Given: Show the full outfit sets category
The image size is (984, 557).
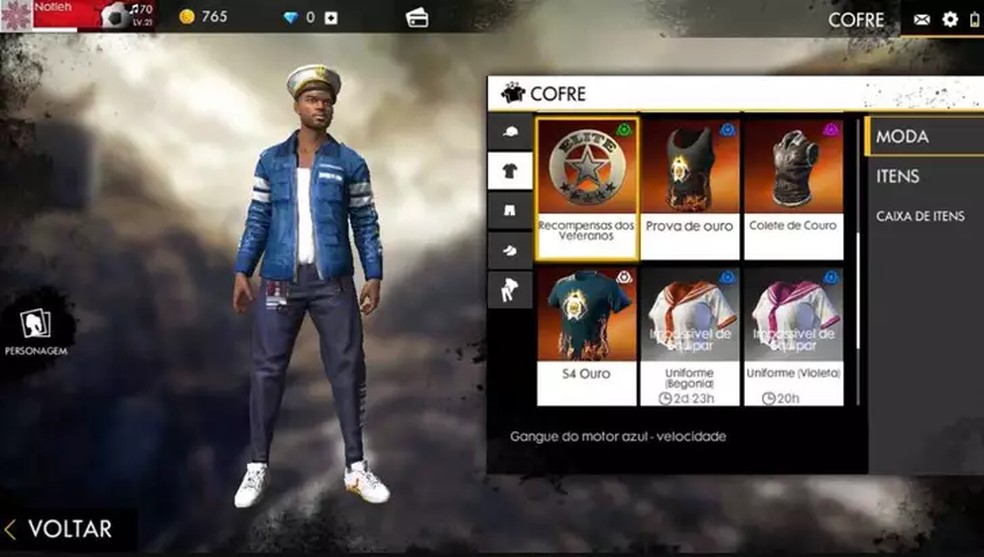Looking at the screenshot, I should coord(510,289).
